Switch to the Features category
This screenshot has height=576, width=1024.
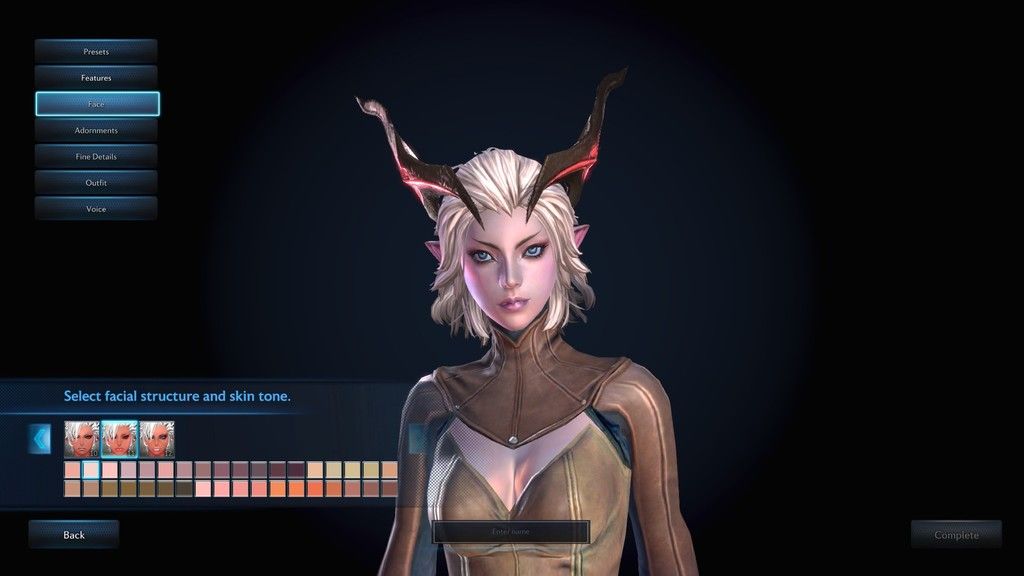tap(96, 77)
